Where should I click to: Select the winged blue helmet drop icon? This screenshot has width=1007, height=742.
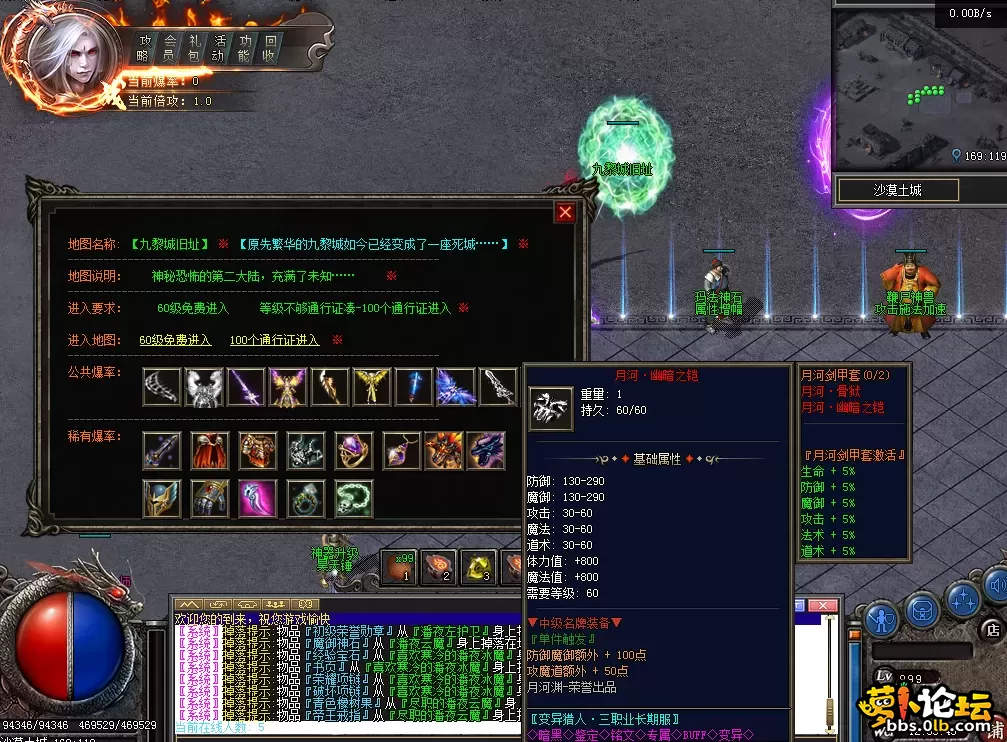coord(162,498)
